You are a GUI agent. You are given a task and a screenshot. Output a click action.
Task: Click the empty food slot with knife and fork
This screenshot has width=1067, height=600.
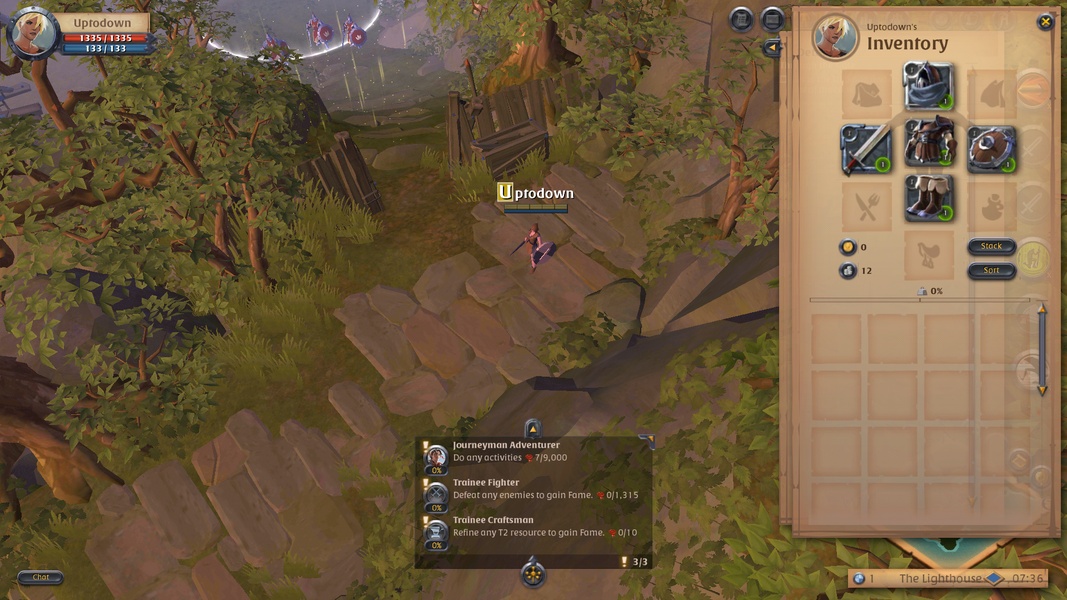(865, 208)
